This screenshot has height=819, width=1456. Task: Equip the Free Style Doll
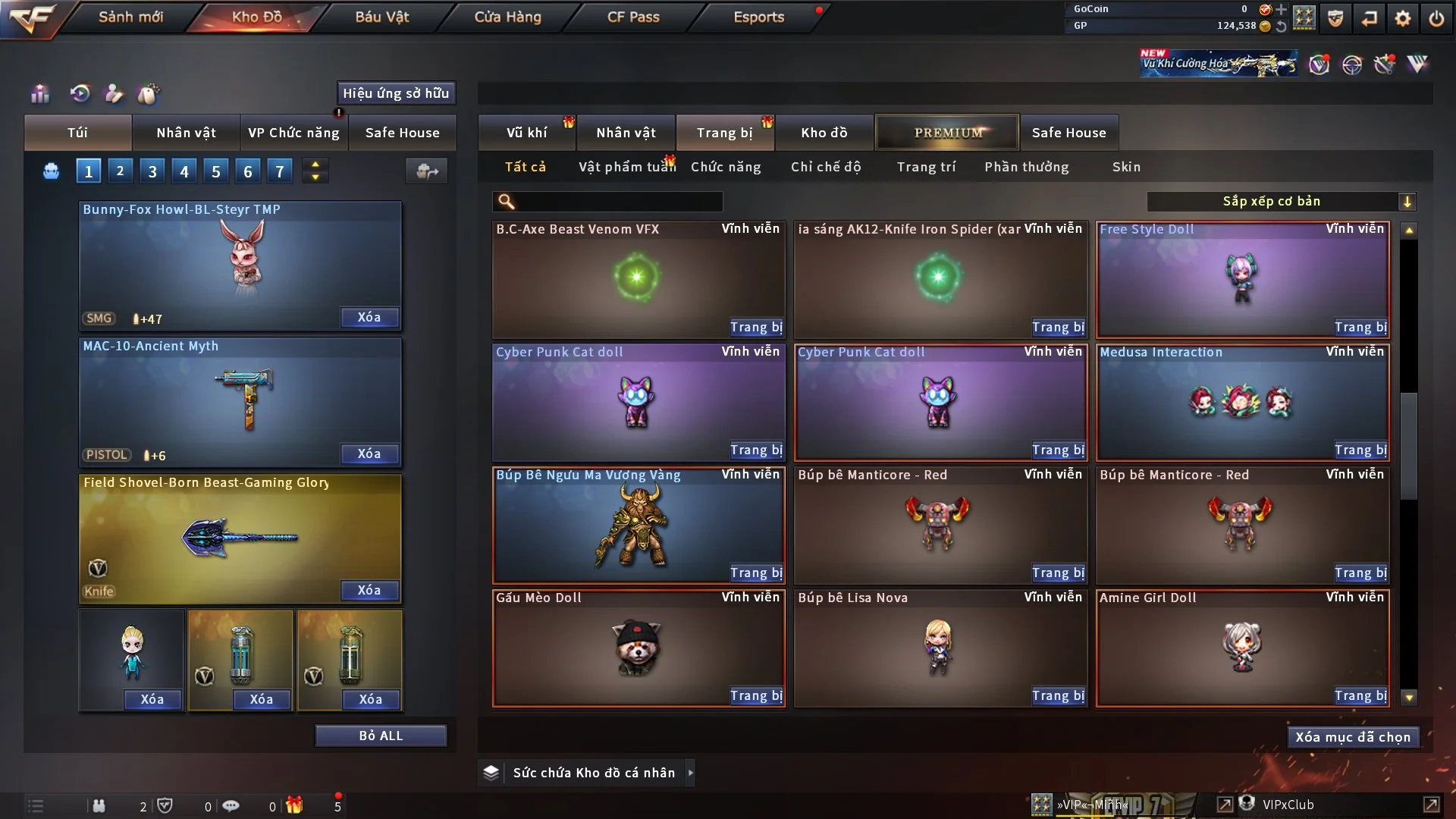(x=1360, y=328)
